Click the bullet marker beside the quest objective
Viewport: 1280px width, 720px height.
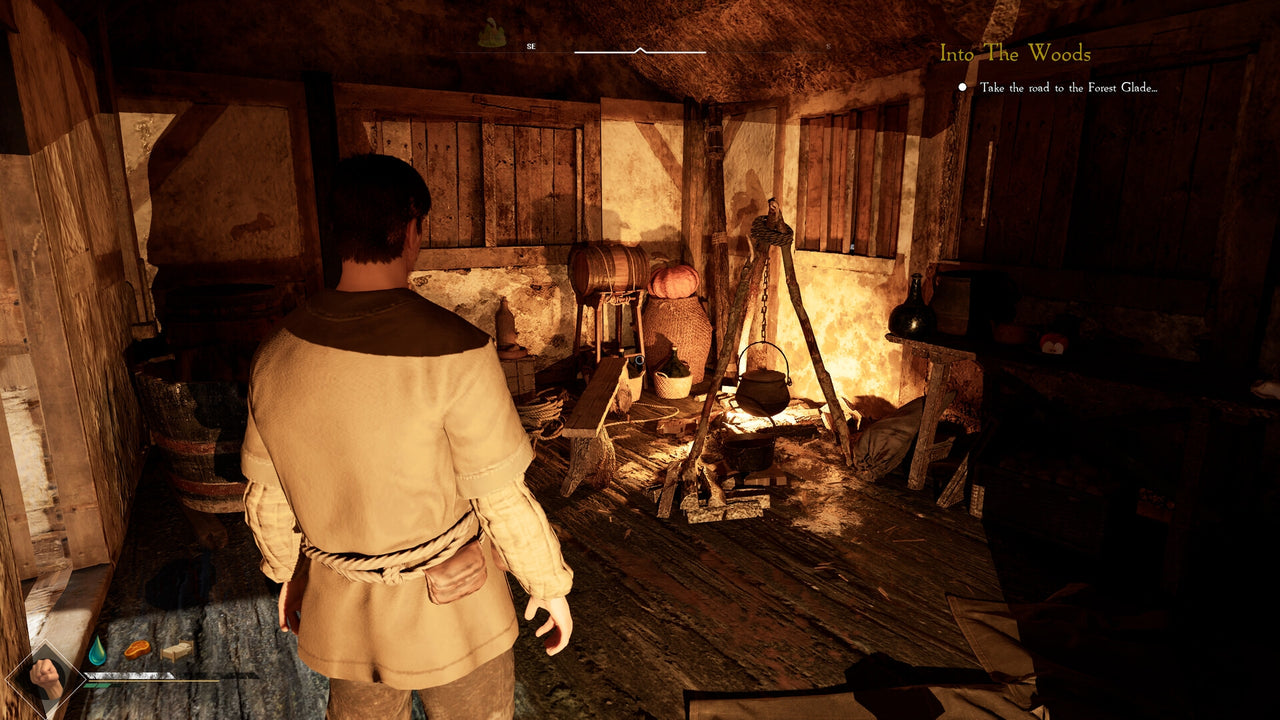pos(962,88)
